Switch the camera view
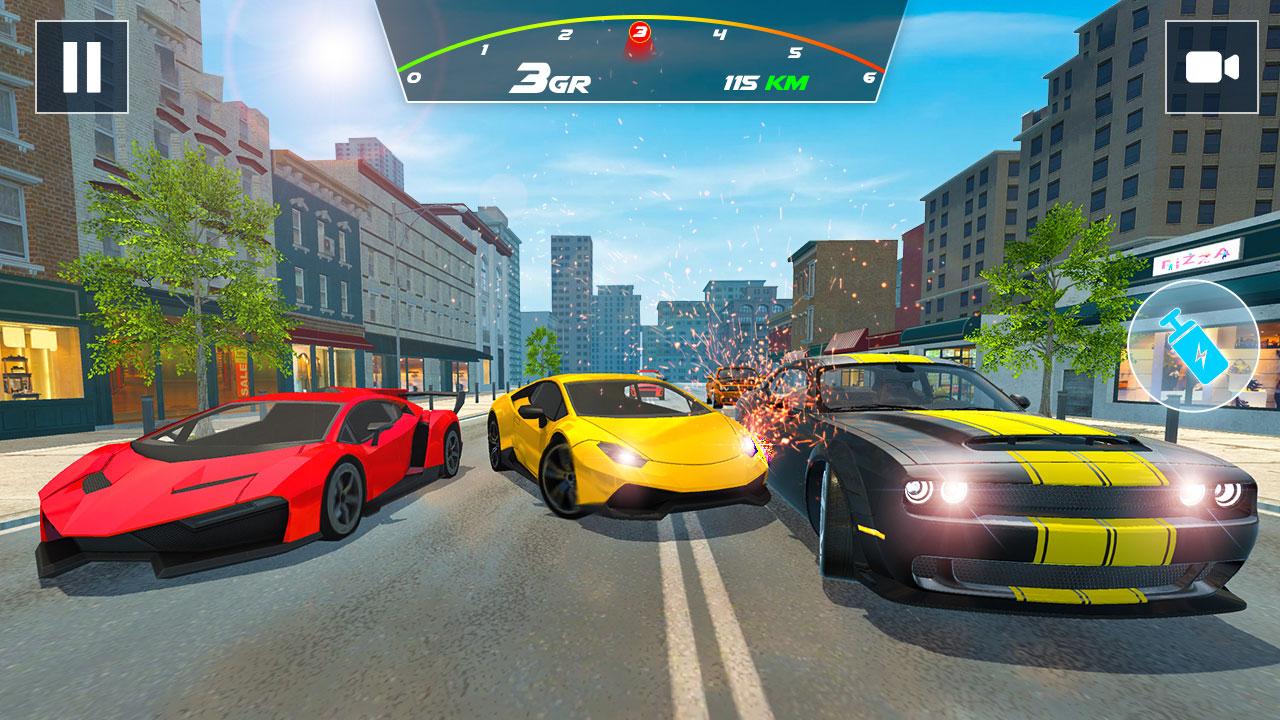 tap(1211, 67)
